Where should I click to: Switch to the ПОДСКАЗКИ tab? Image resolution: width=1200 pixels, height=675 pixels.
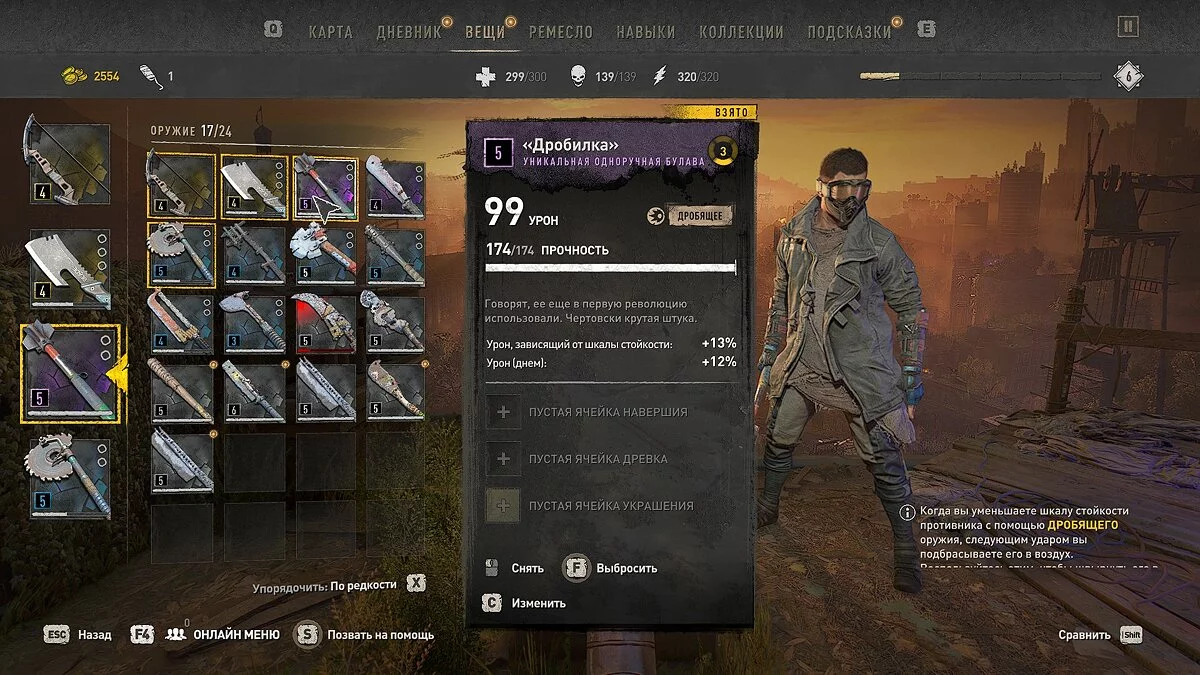(x=849, y=31)
